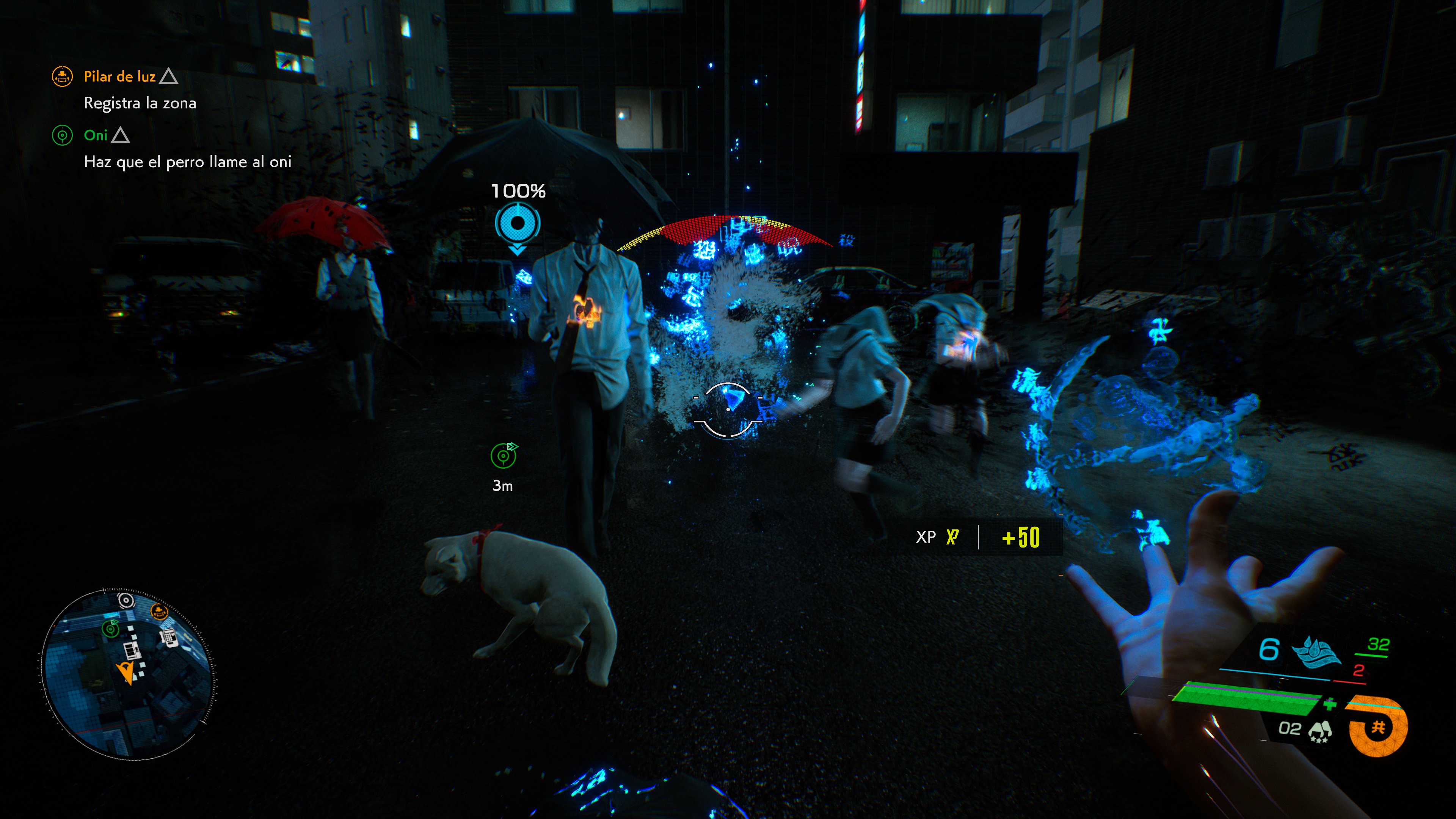Toggle the green Oni objective tracker icon

pos(64,136)
